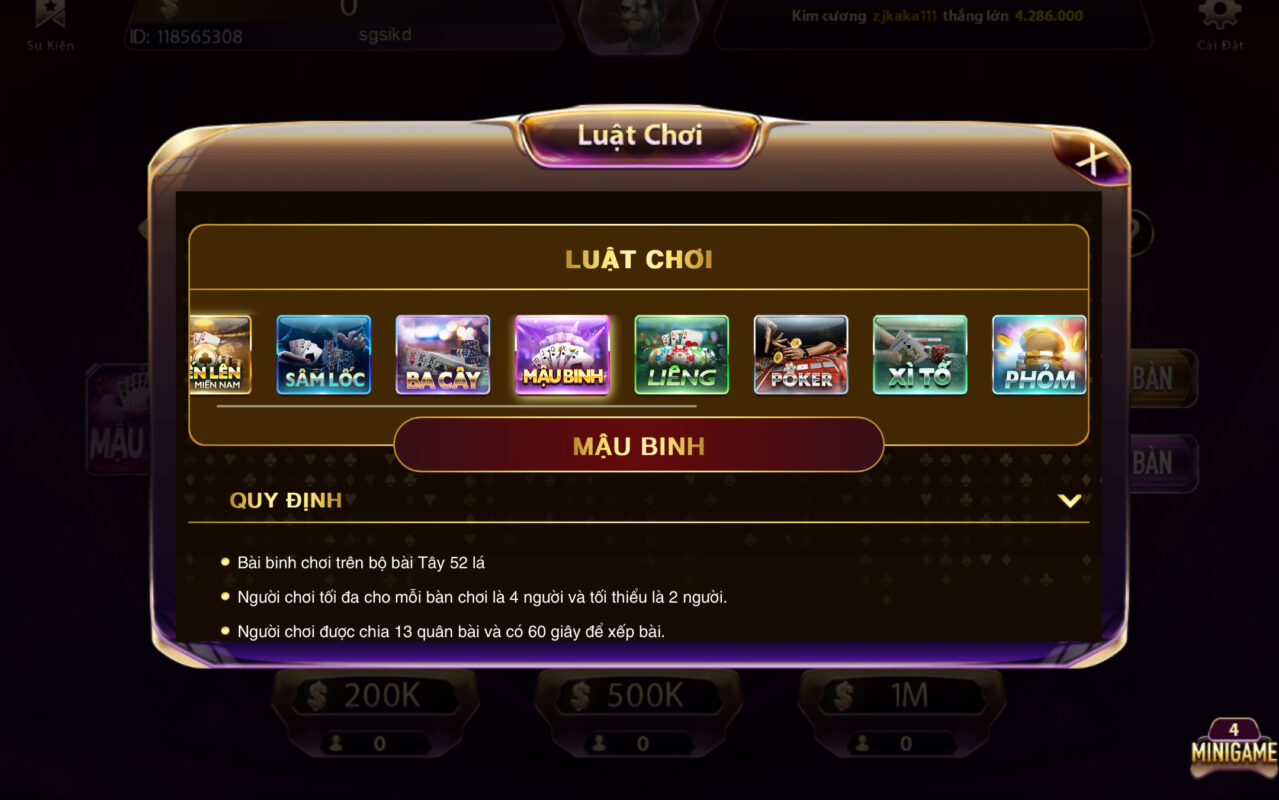
Task: Pick the Tiến Lên Miền Nam tile
Action: (220, 355)
